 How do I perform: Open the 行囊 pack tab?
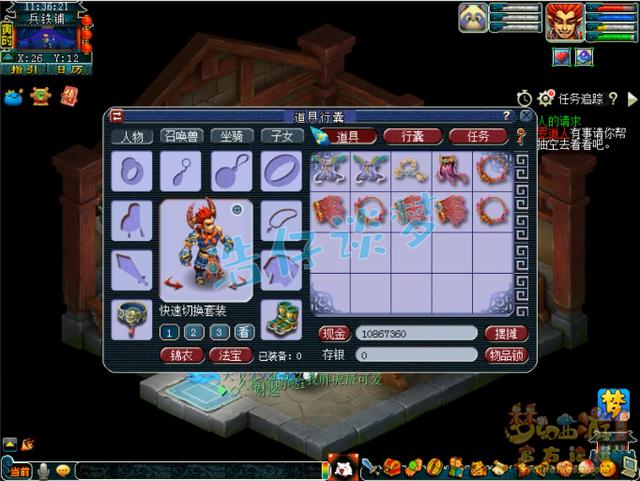(x=416, y=136)
